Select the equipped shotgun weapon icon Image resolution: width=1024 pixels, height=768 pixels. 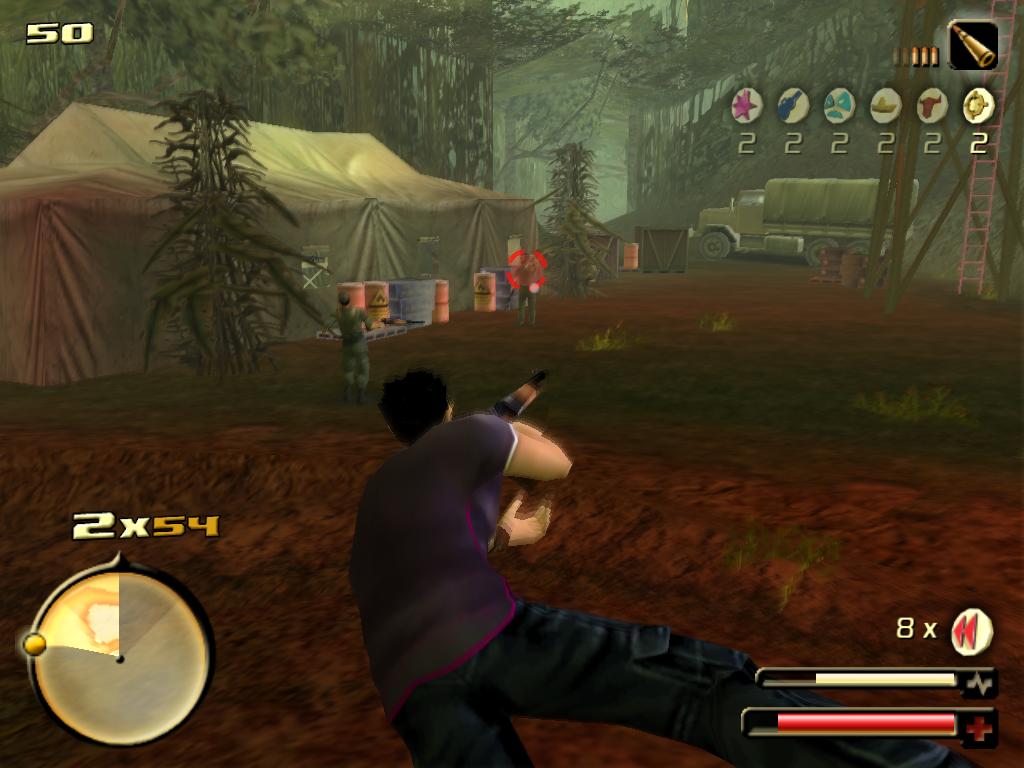(972, 46)
